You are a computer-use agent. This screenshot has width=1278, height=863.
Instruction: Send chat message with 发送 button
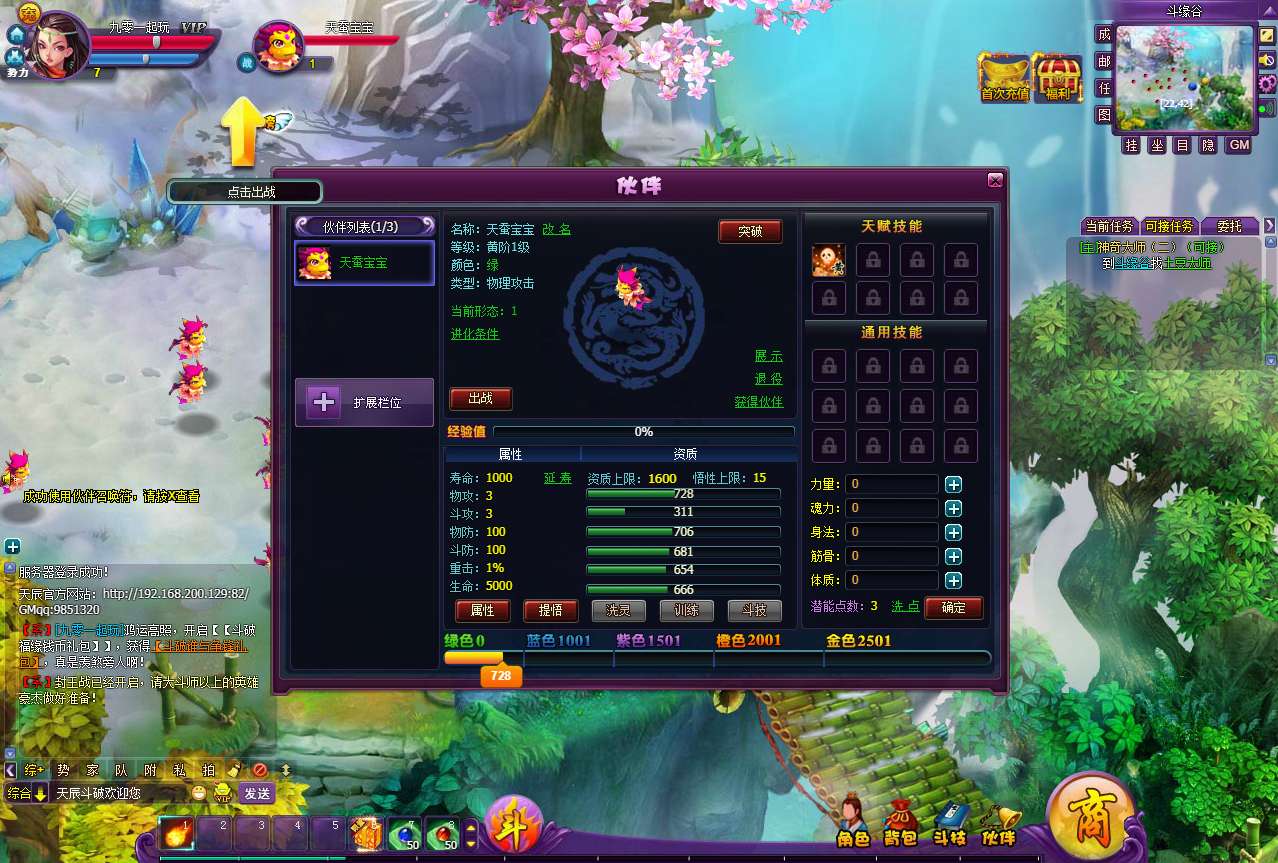coord(257,793)
